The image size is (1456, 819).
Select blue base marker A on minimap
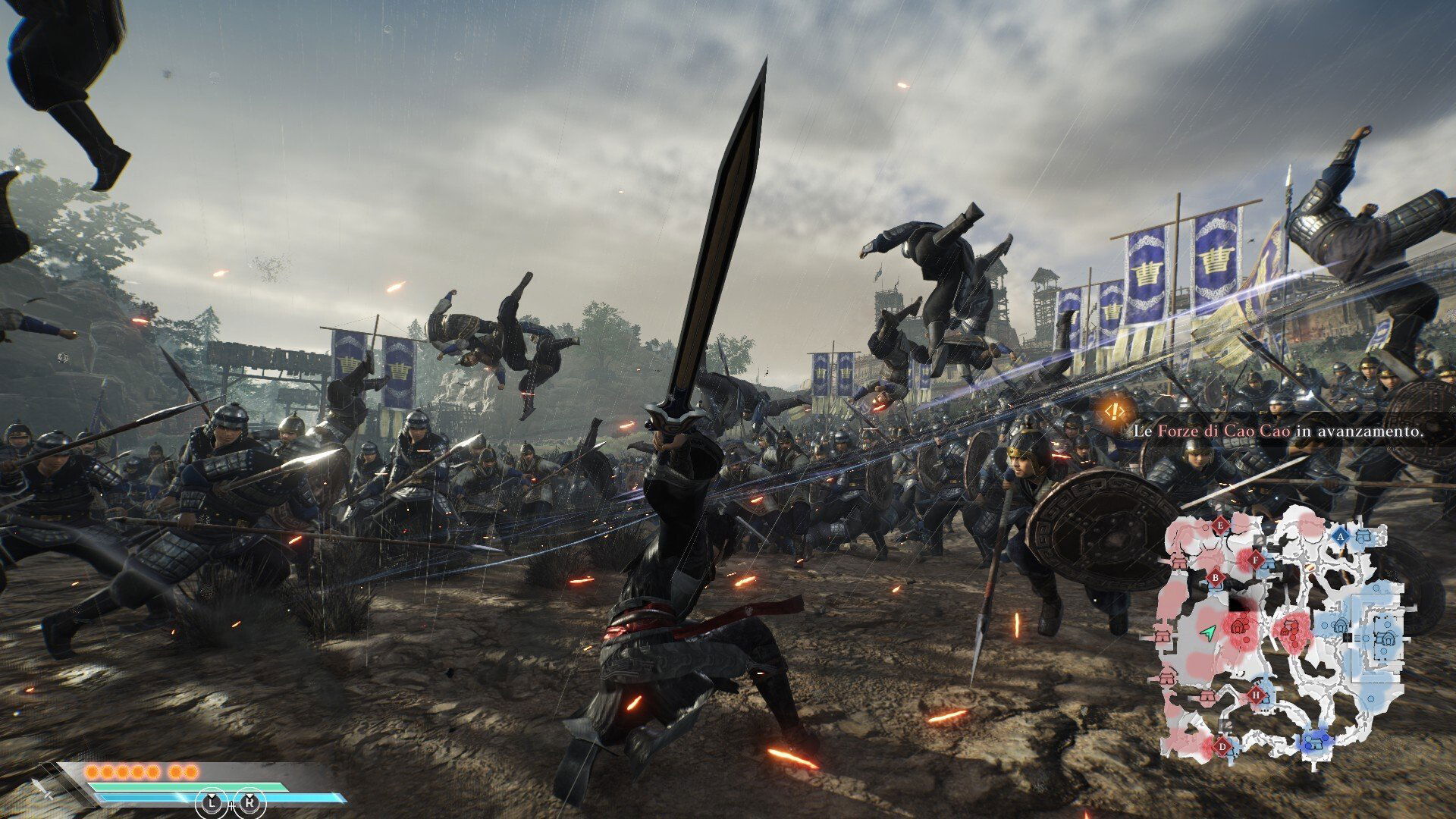1340,535
